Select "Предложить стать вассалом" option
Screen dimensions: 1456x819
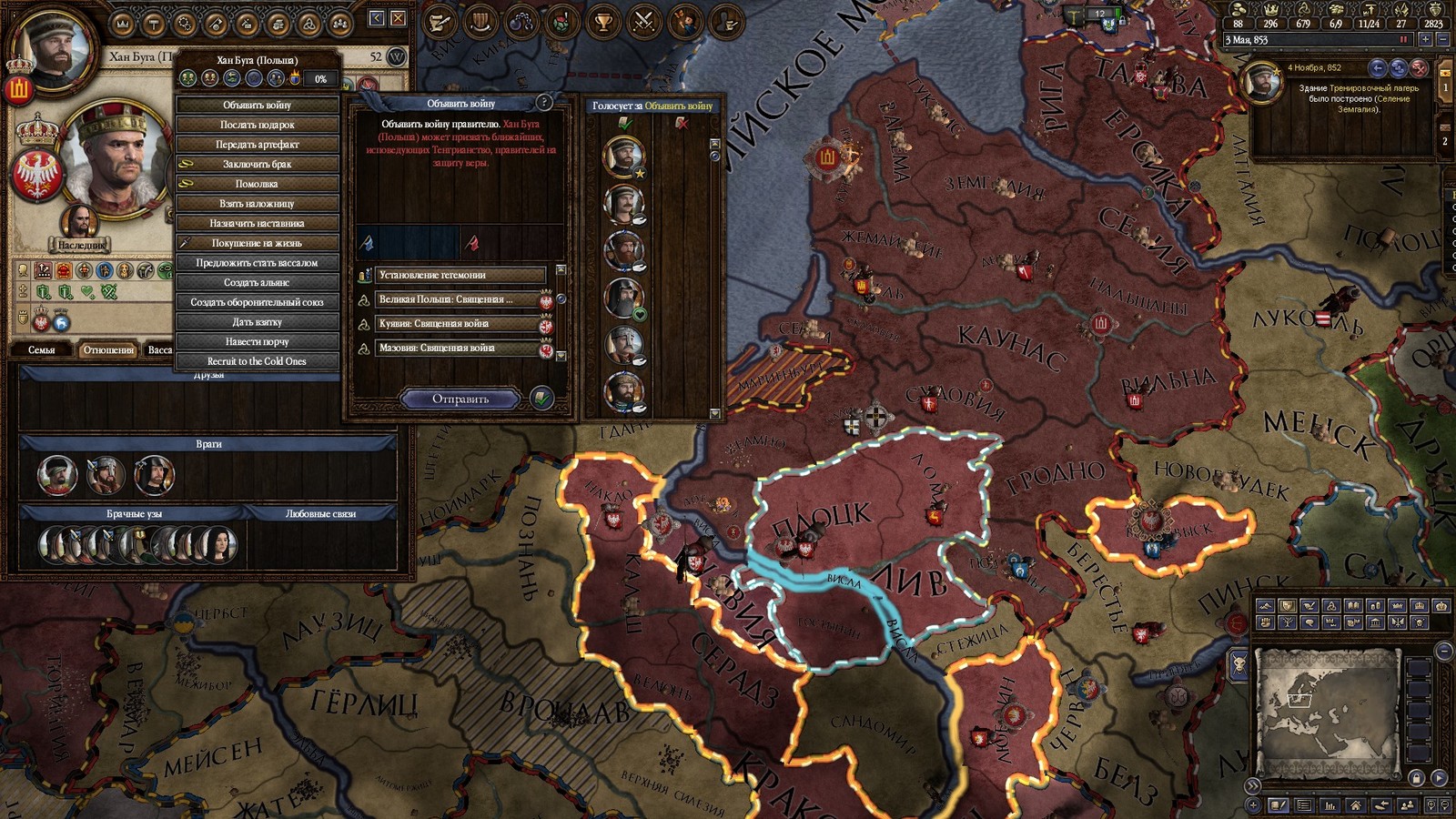[x=258, y=263]
